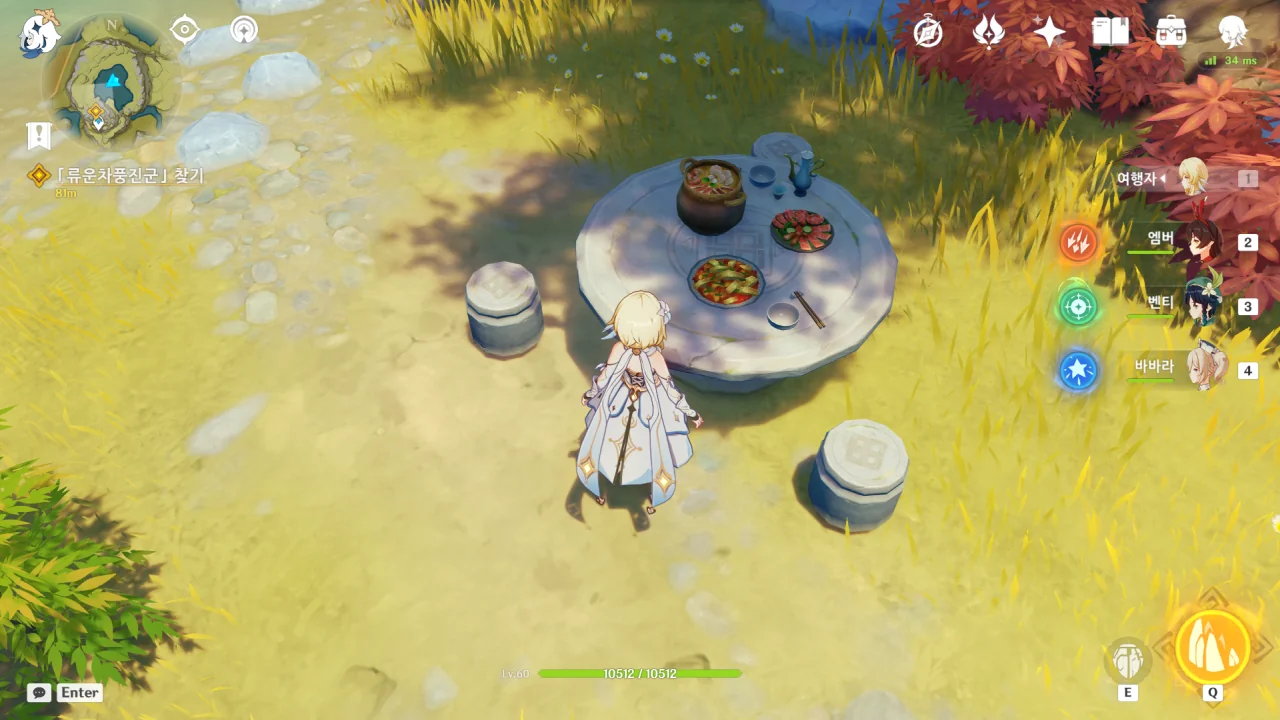Image resolution: width=1280 pixels, height=720 pixels.
Task: Open the quest bookmark icon
Action: tap(39, 136)
